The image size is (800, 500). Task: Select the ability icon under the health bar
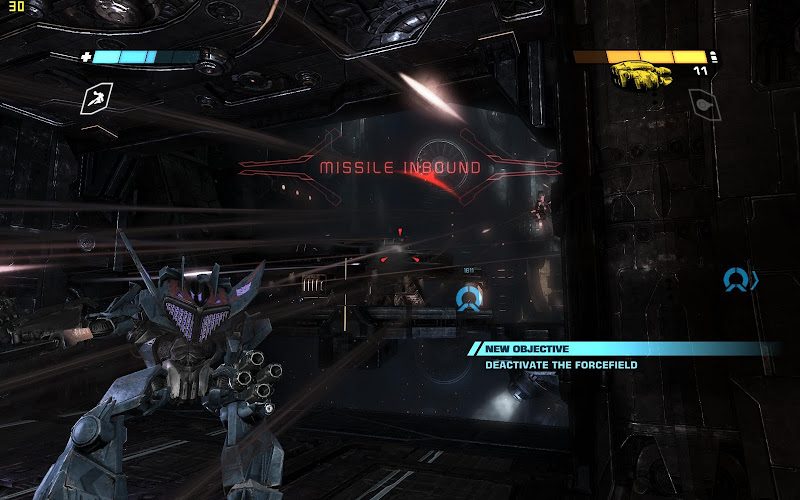click(x=97, y=97)
